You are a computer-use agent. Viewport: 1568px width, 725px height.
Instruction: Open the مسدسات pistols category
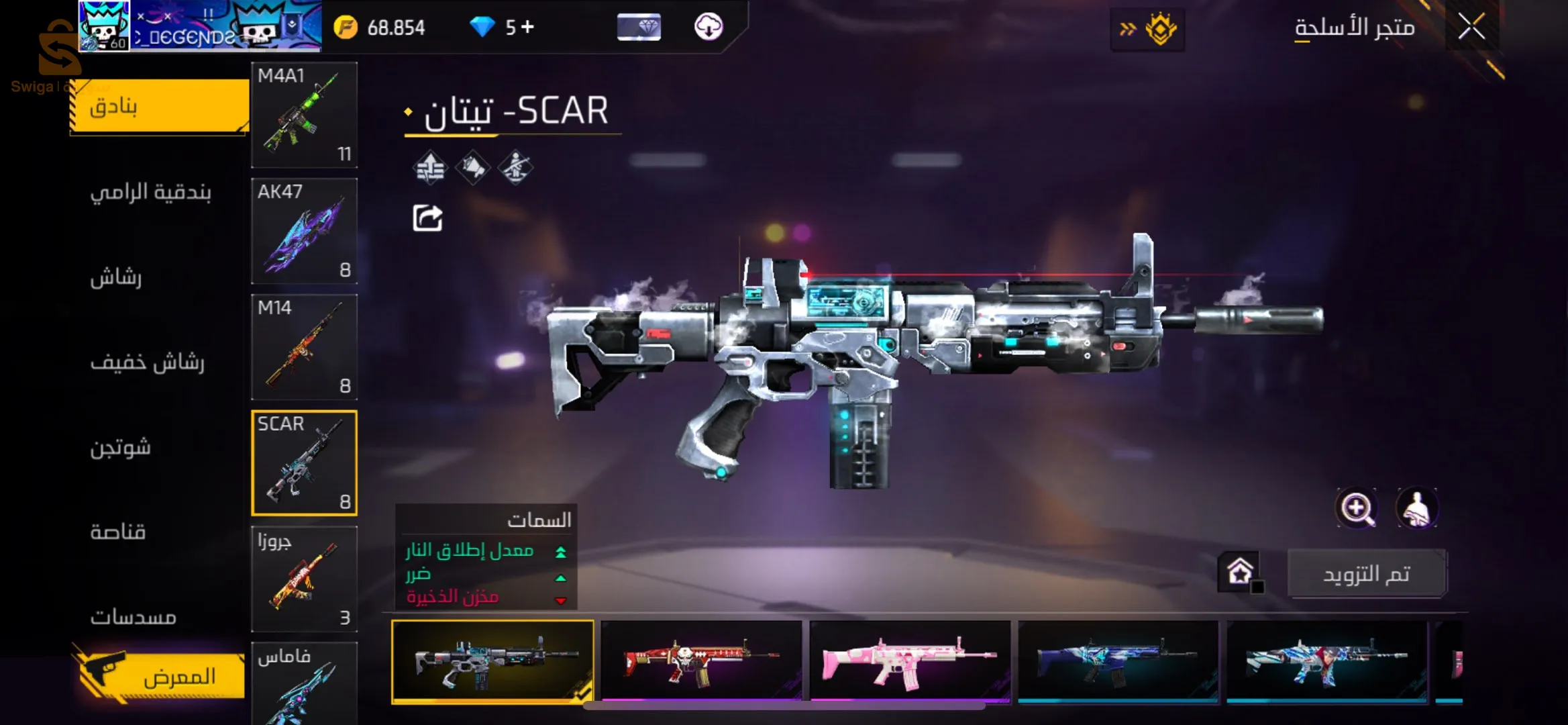click(x=134, y=617)
